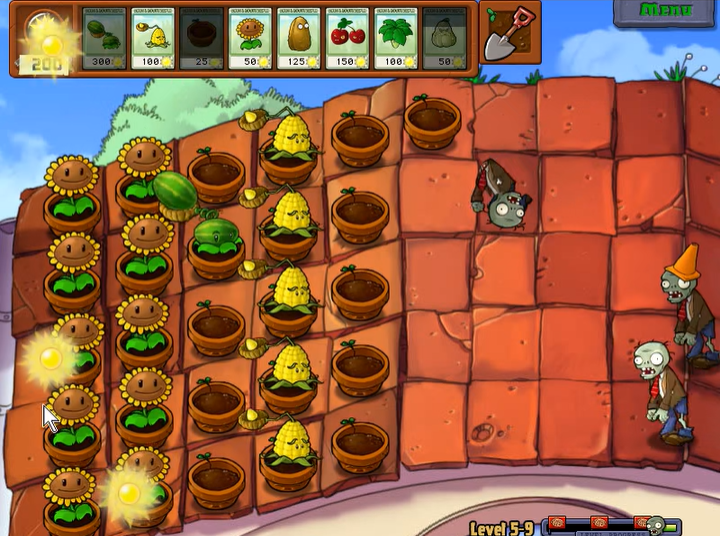Viewport: 720px width, 536px height.
Task: Pick the Squash seed packet
Action: tap(445, 39)
